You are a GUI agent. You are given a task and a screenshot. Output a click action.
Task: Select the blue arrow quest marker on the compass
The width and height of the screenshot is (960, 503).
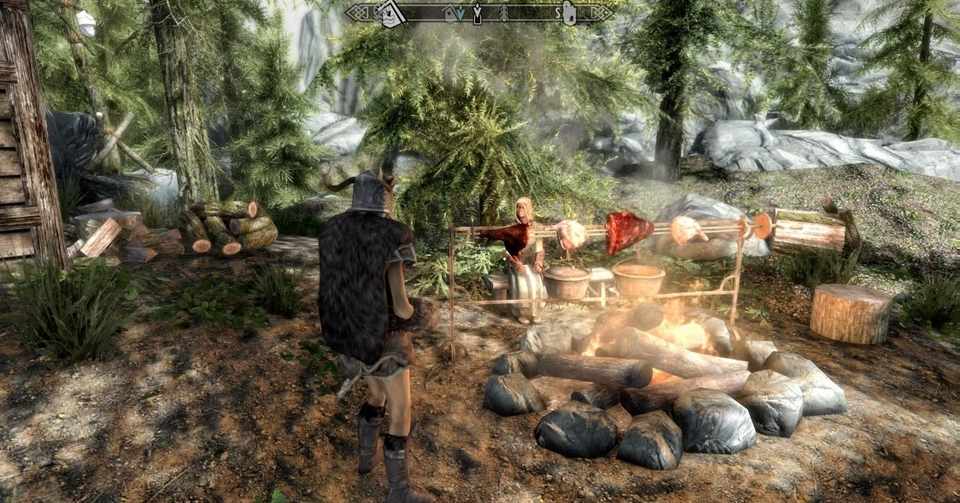pos(459,14)
